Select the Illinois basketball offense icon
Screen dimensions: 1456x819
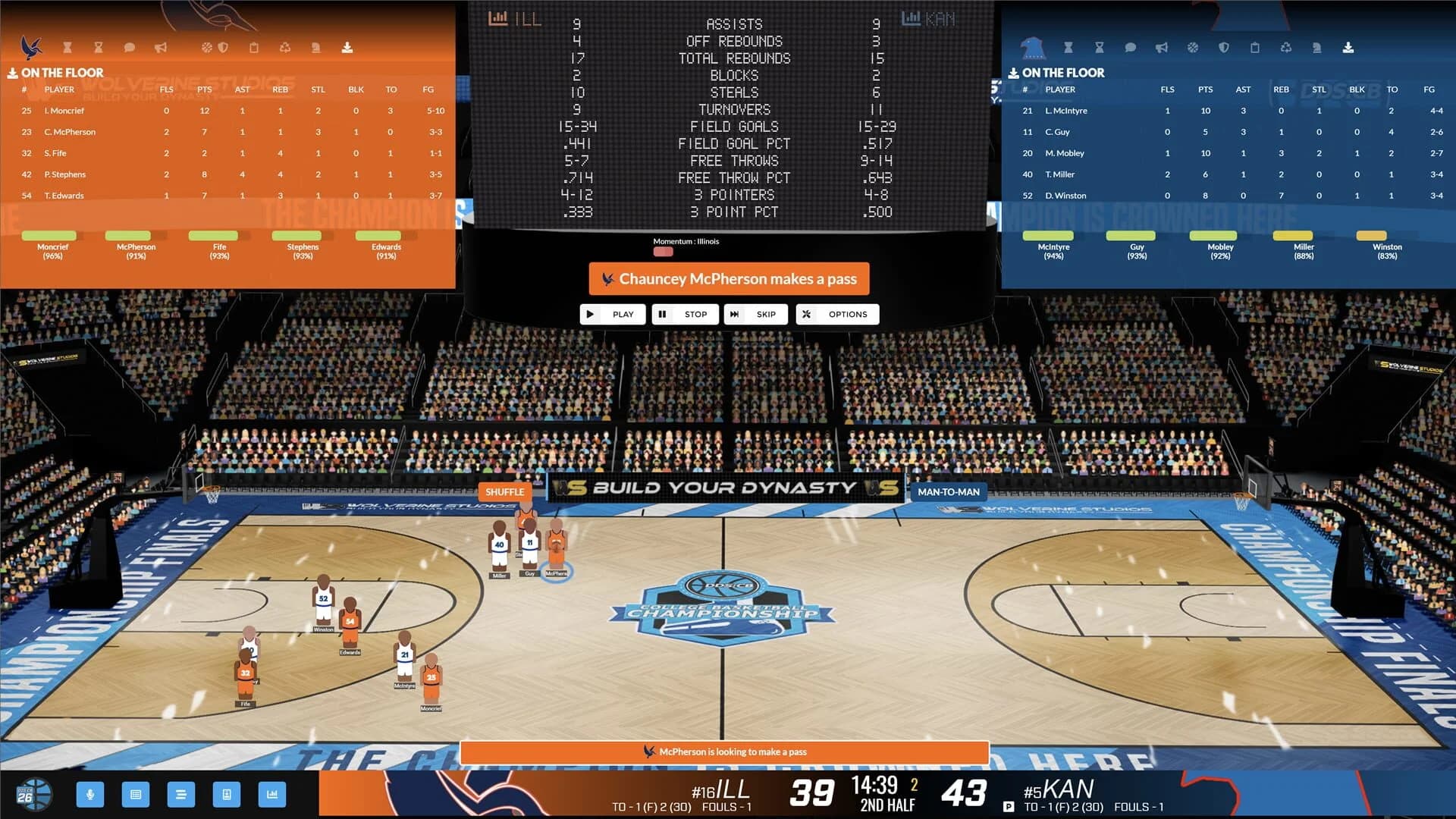pyautogui.click(x=206, y=47)
